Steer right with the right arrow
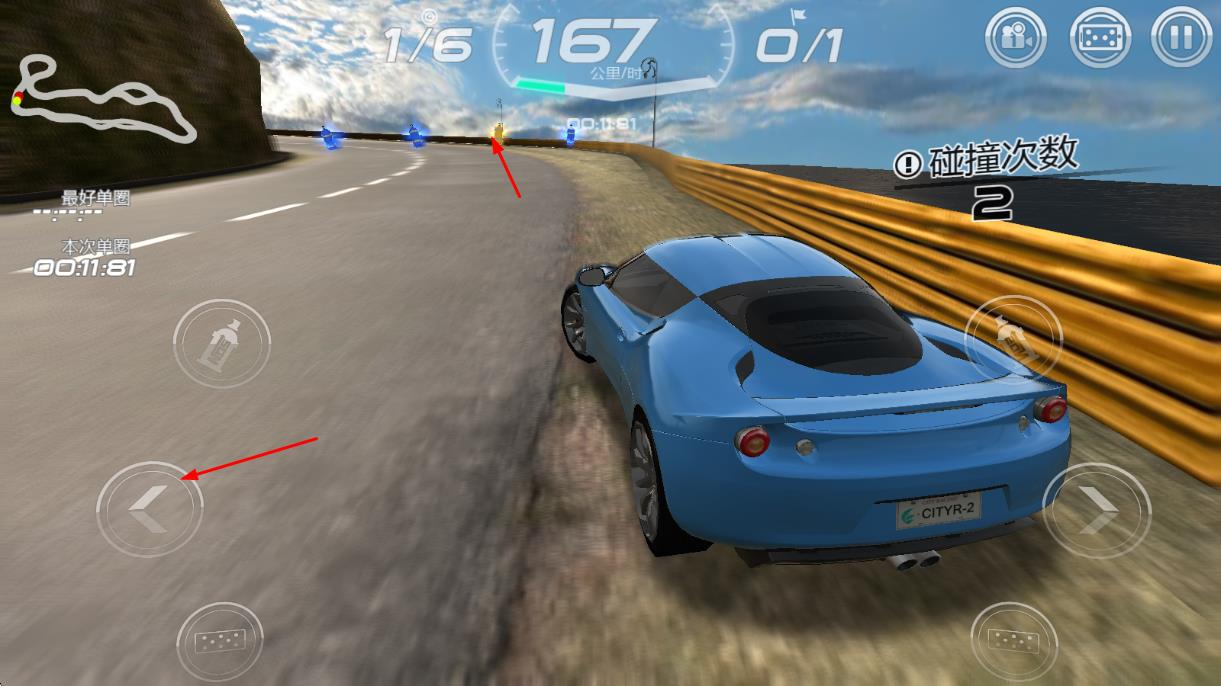Image resolution: width=1221 pixels, height=686 pixels. (1096, 511)
